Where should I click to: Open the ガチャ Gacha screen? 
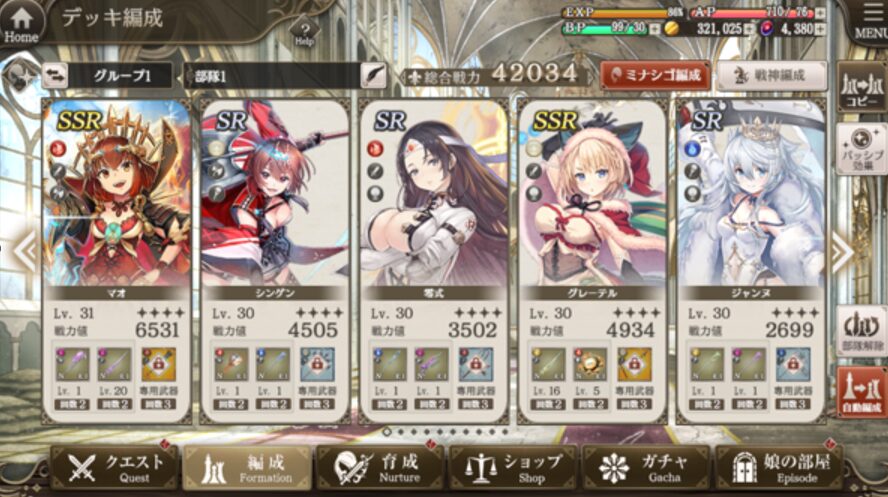pos(645,467)
